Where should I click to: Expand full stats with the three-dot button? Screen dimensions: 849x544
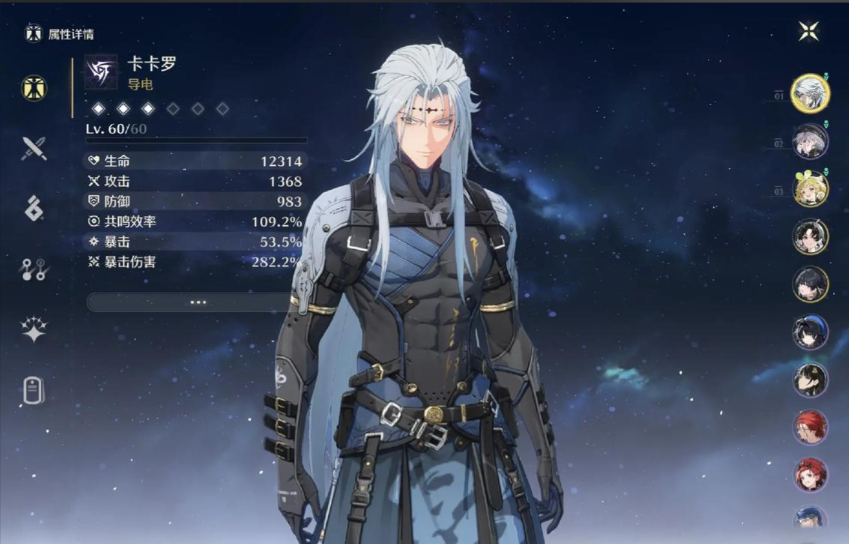[196, 301]
